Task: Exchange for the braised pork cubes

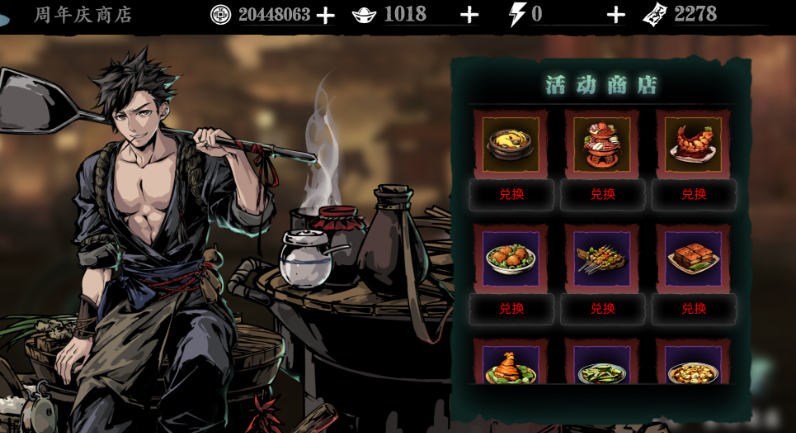Action: [x=693, y=308]
